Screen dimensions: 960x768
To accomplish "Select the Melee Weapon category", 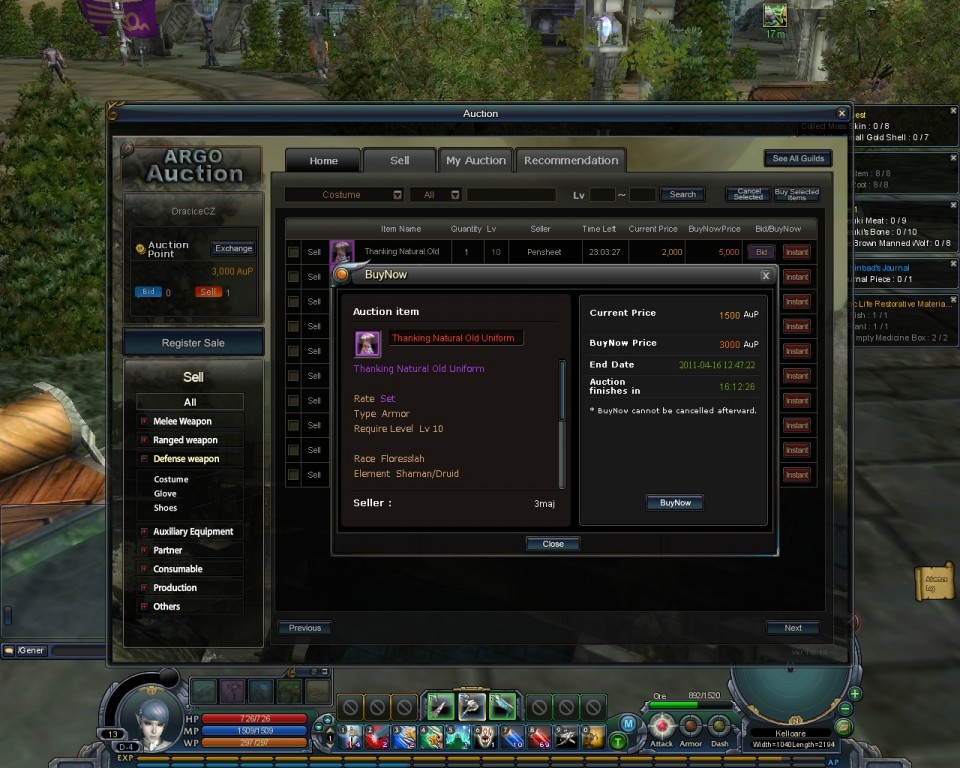I will 182,421.
